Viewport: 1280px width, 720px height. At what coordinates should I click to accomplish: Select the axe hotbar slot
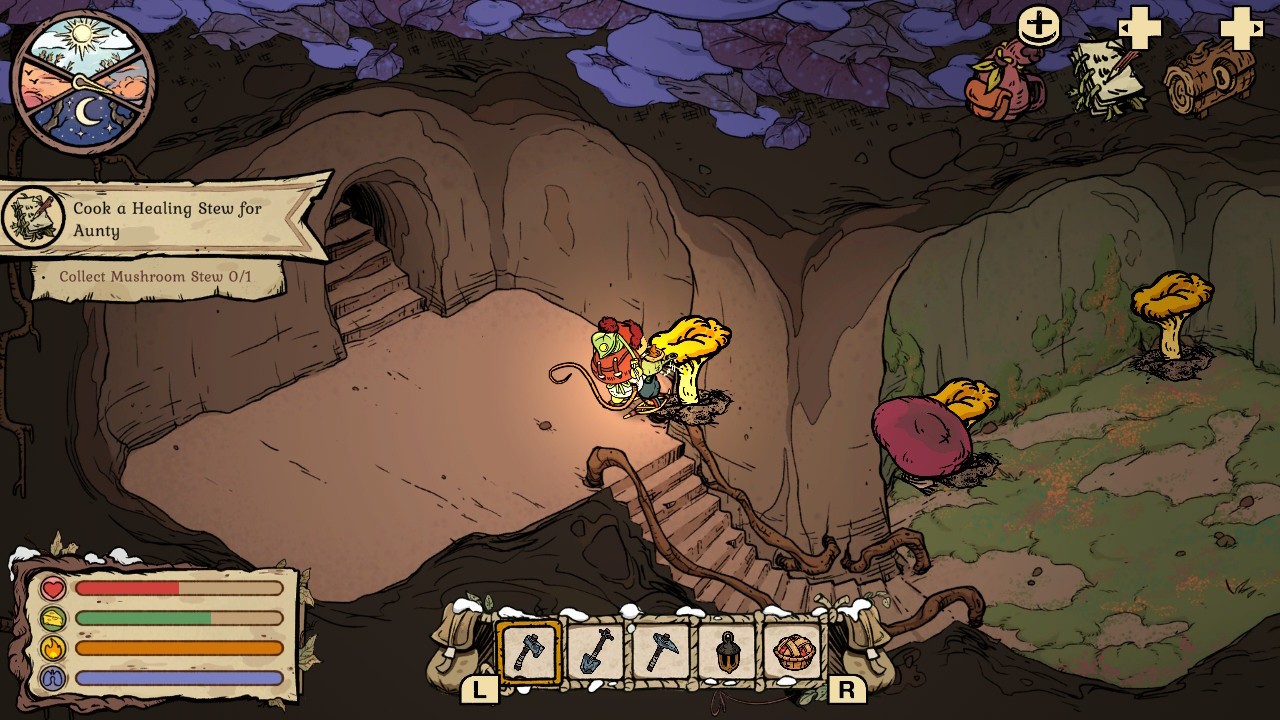point(529,653)
